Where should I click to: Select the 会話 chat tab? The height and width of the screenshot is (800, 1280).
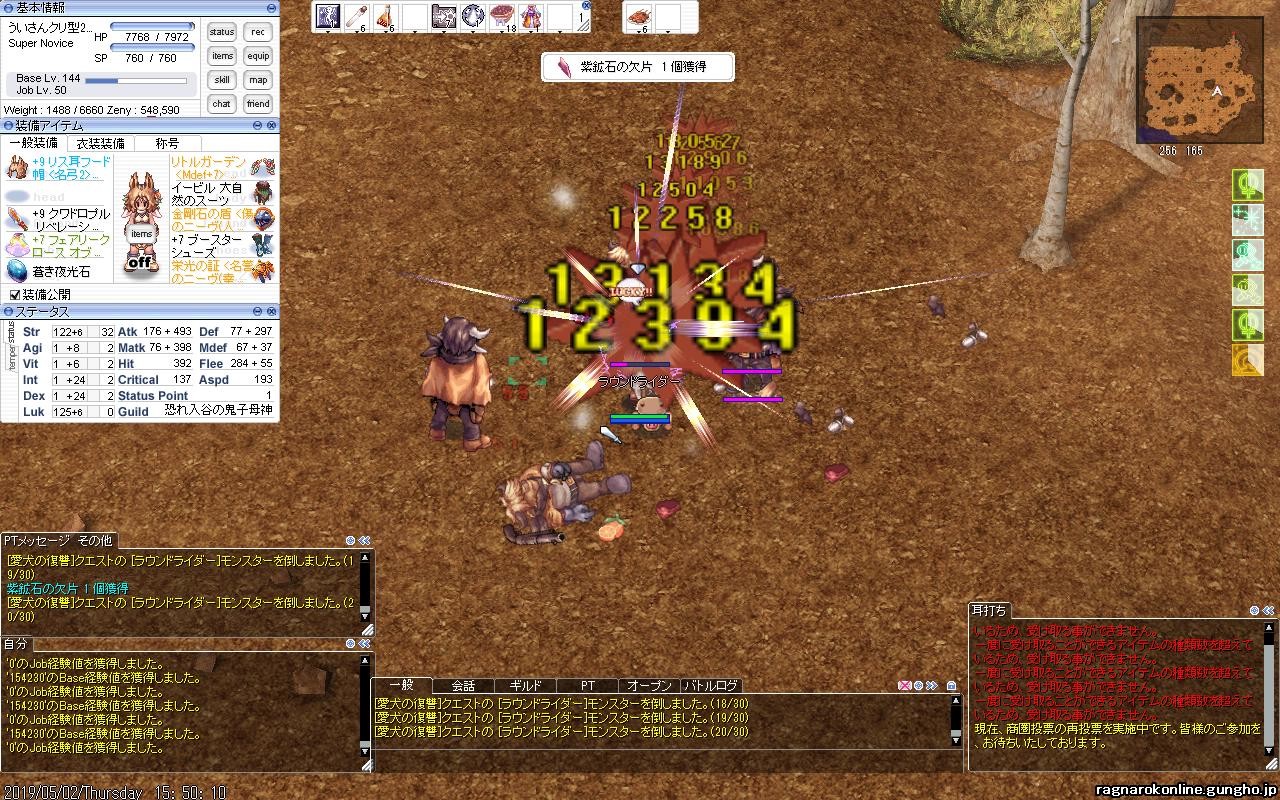tap(463, 686)
